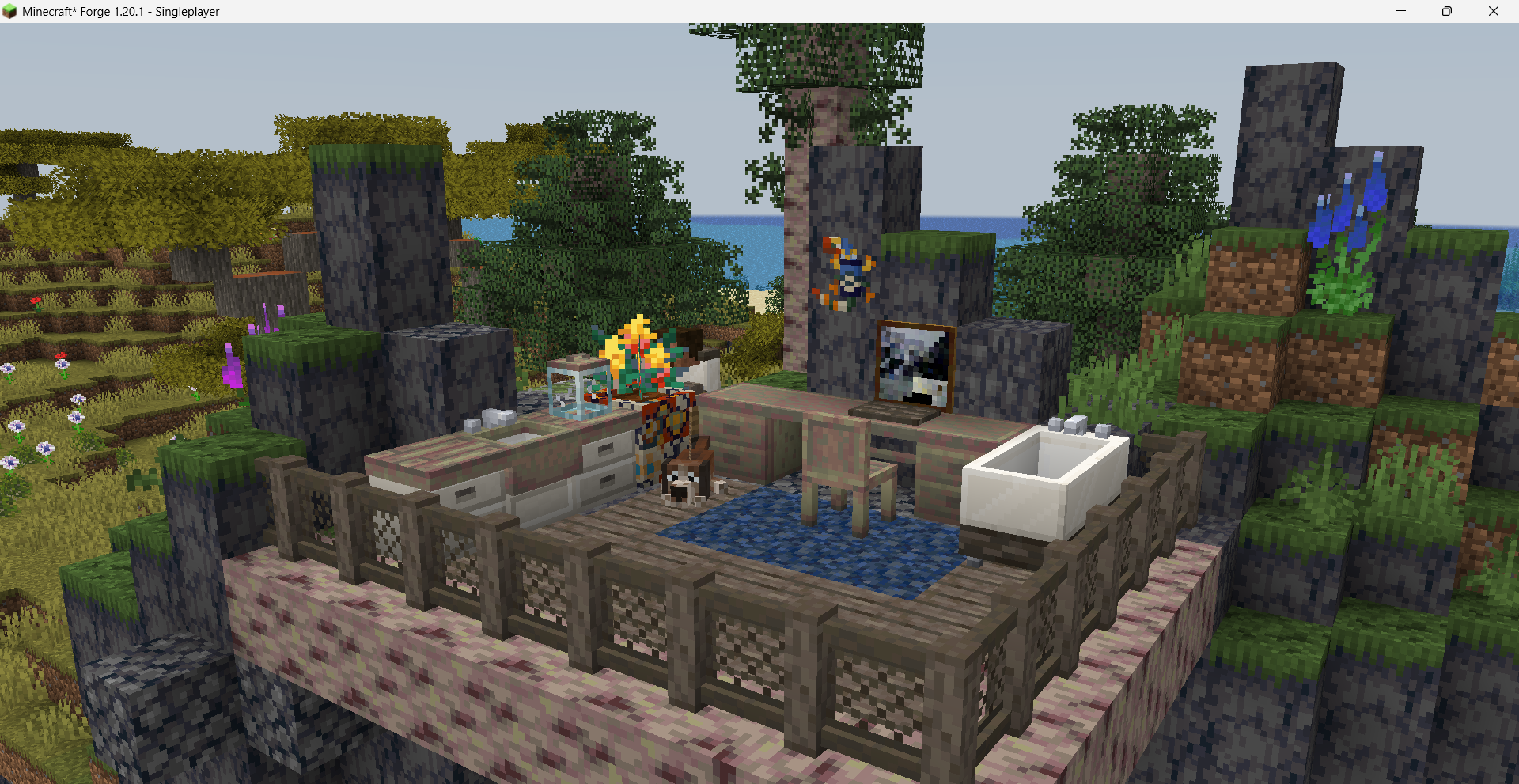The width and height of the screenshot is (1519, 784).
Task: Click the grass block icon in the title bar
Action: 11,11
